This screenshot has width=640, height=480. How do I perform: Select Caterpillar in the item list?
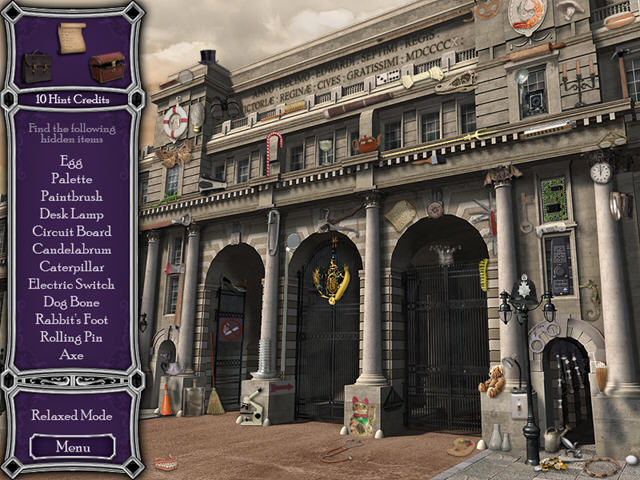click(x=72, y=266)
